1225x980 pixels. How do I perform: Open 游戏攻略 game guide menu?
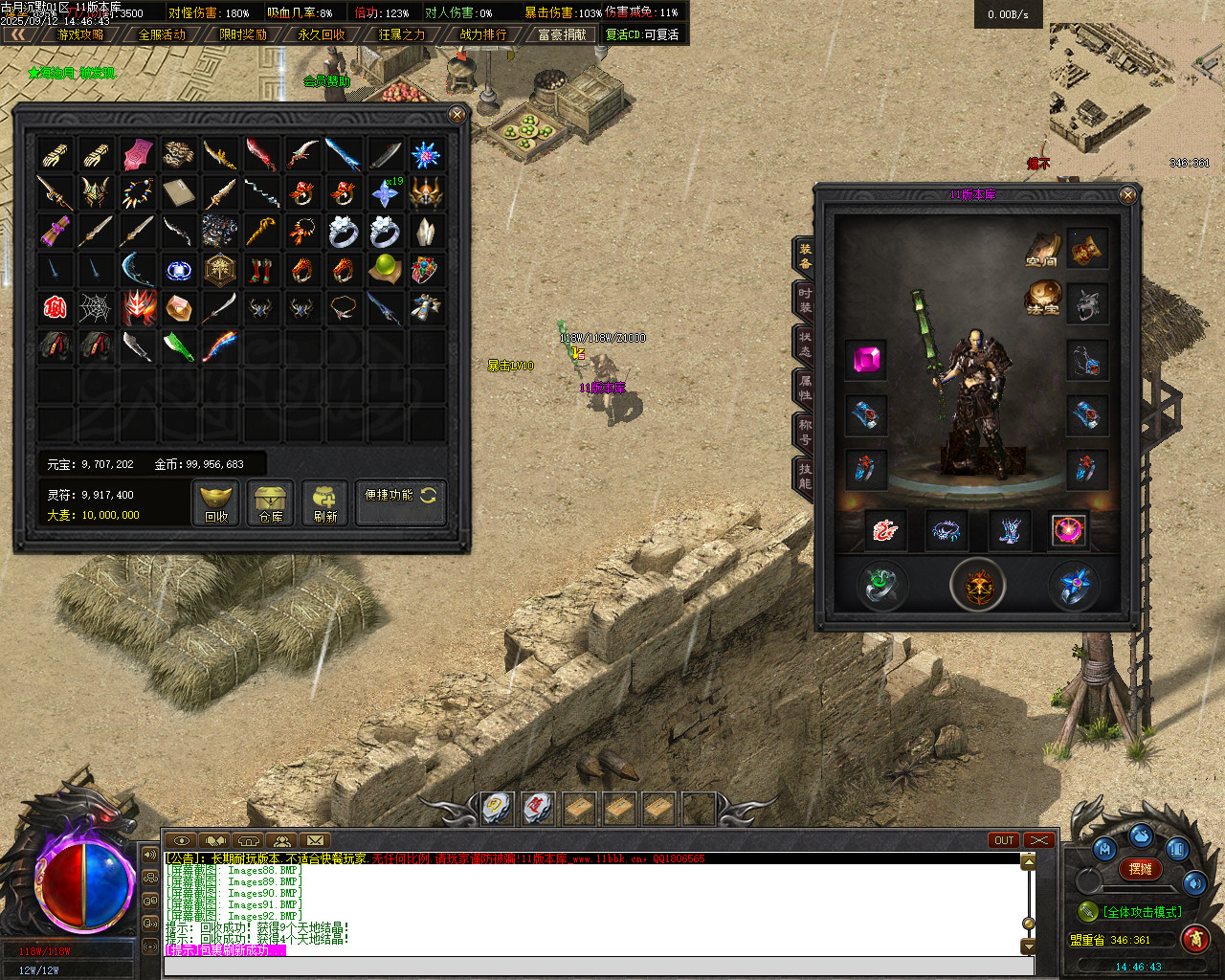coord(80,34)
